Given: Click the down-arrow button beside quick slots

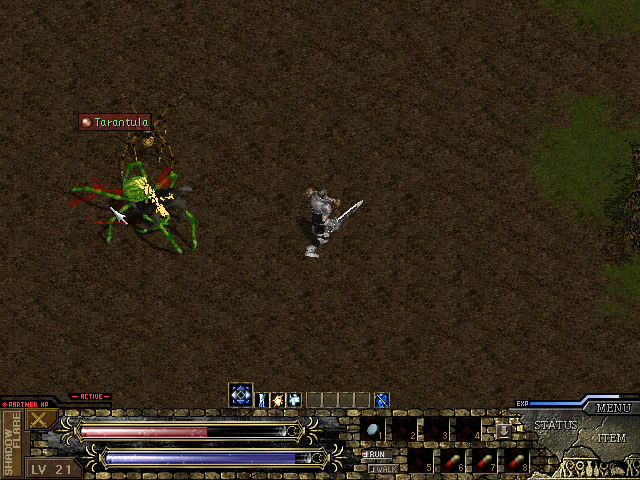Looking at the screenshot, I should click(504, 430).
